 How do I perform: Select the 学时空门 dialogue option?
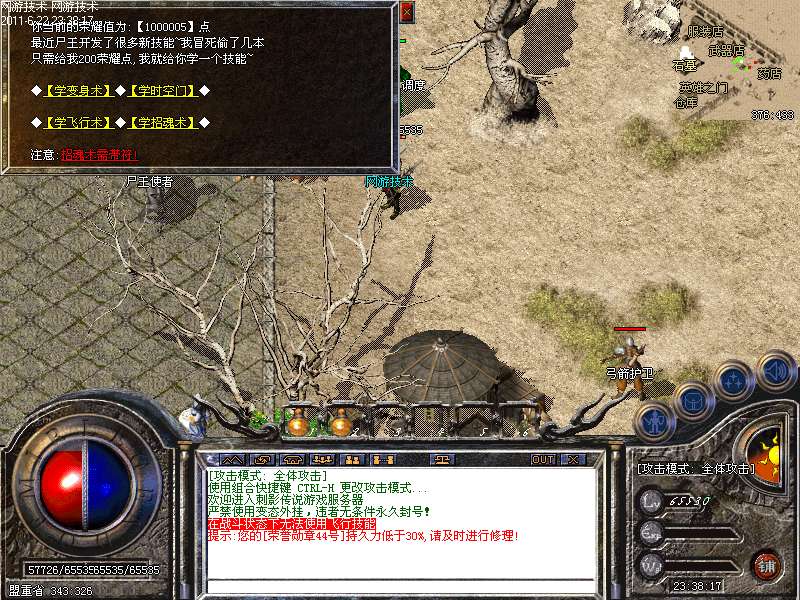point(161,91)
